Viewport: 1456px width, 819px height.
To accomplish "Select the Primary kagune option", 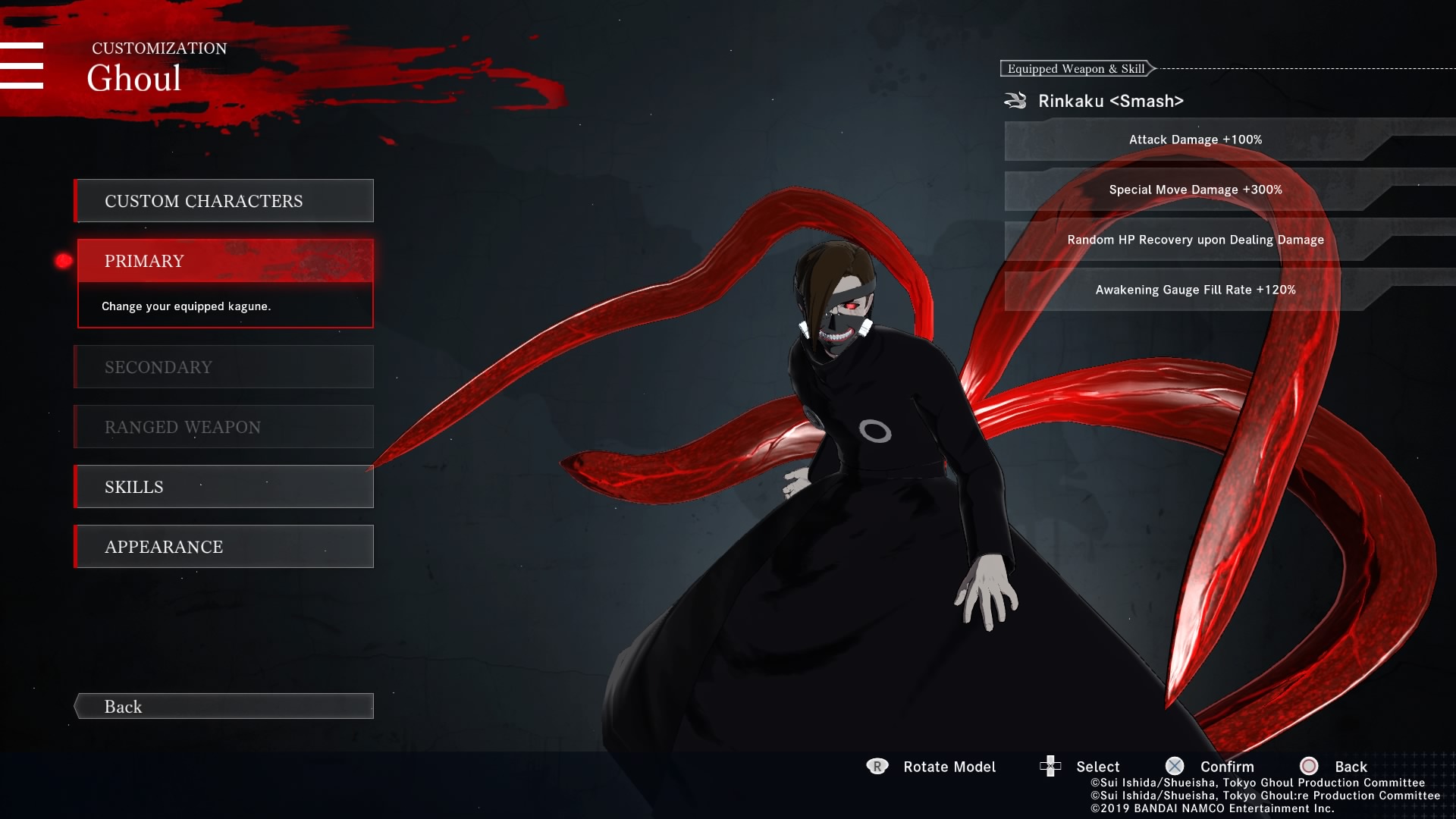I will (x=224, y=262).
